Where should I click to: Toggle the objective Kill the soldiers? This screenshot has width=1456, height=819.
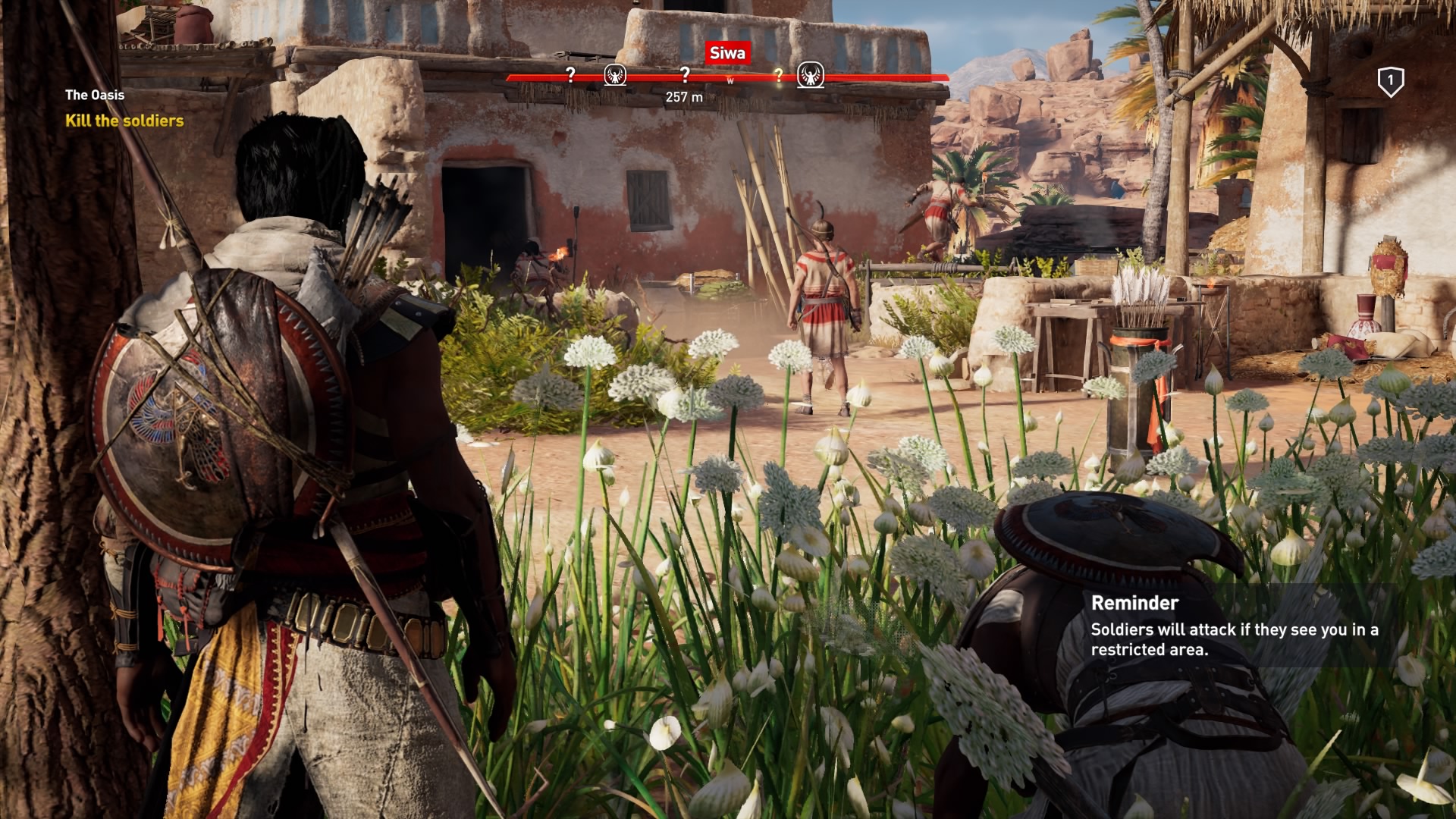(124, 121)
